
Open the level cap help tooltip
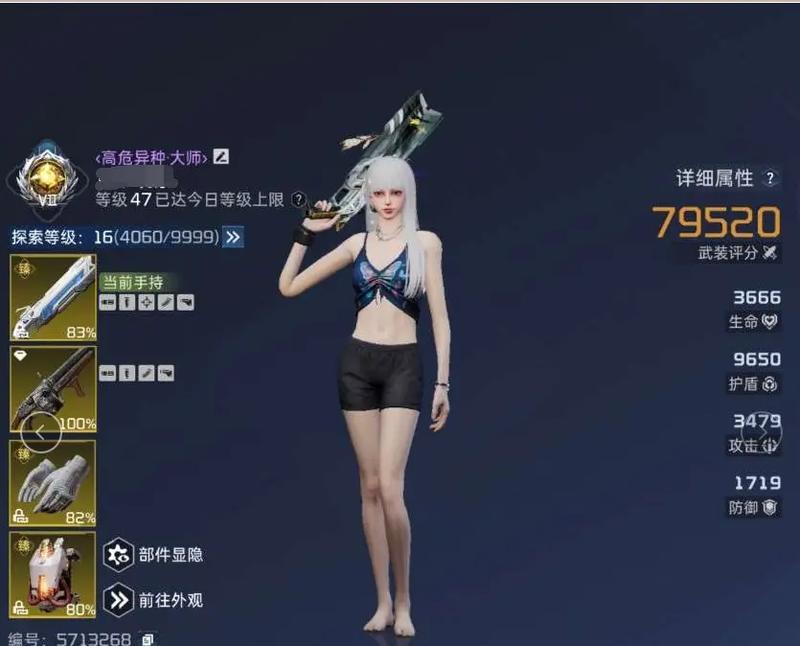click(x=298, y=199)
